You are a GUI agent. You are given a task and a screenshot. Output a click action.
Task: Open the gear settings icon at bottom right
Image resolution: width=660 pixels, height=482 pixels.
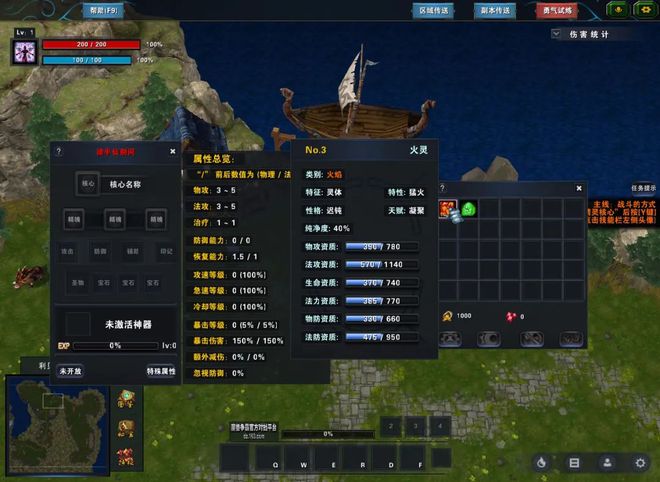click(640, 462)
